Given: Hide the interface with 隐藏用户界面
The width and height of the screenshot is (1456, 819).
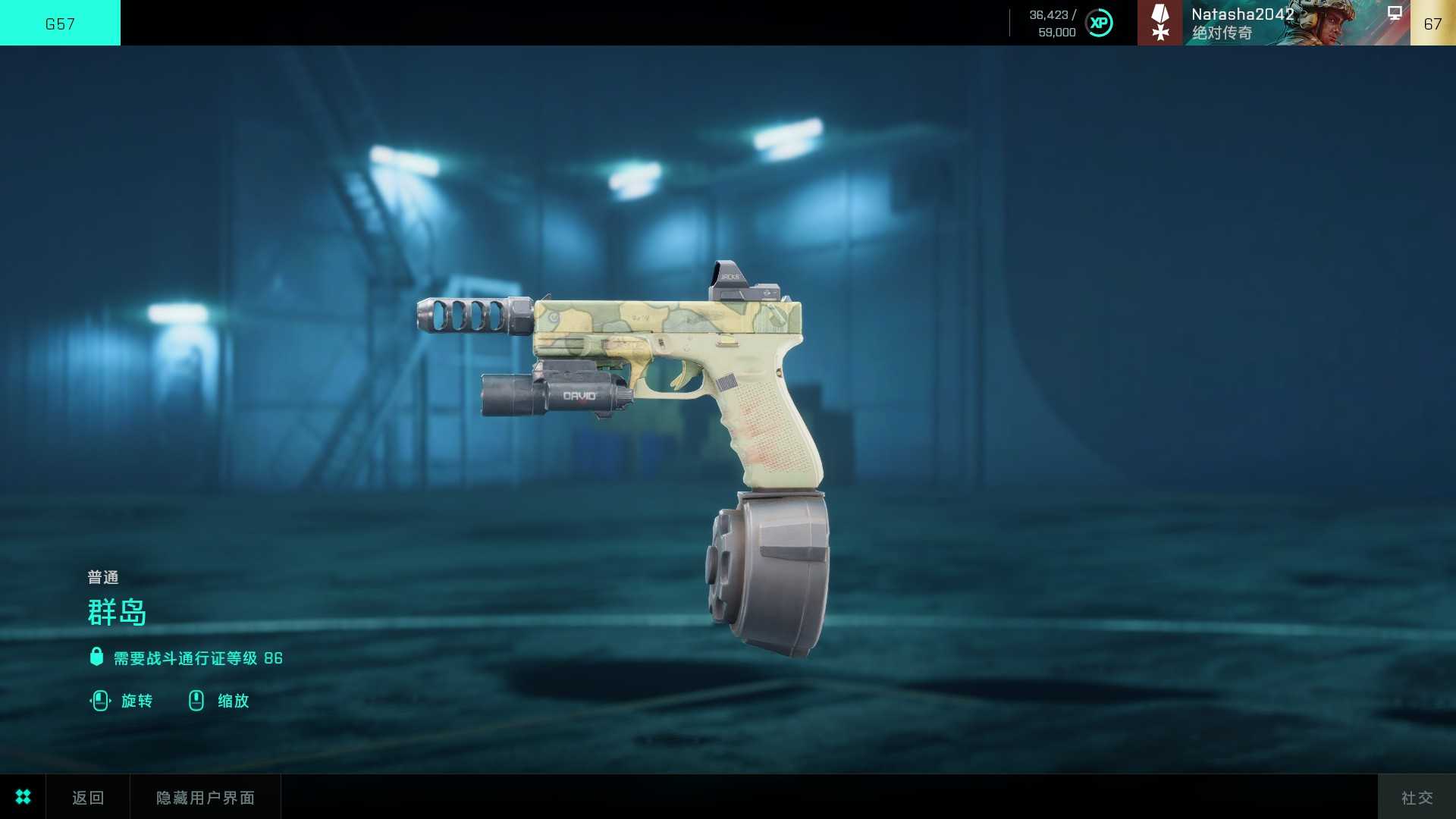Looking at the screenshot, I should point(206,797).
